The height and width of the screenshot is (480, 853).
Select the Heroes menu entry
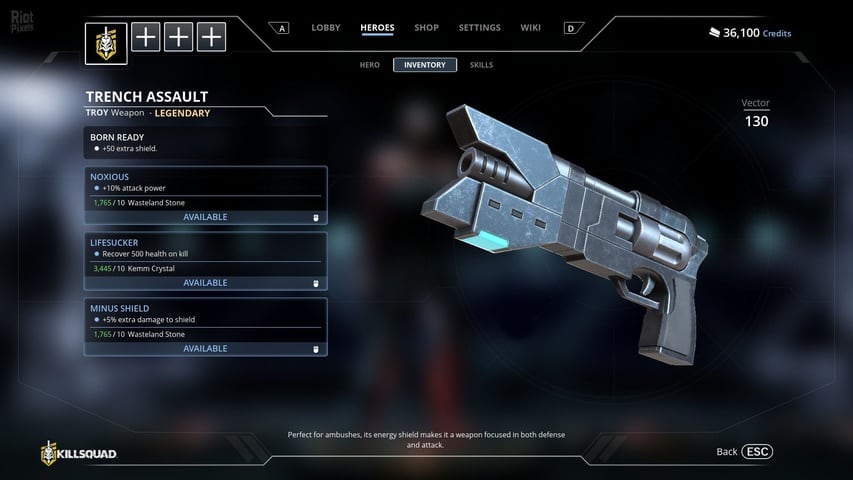click(x=377, y=28)
